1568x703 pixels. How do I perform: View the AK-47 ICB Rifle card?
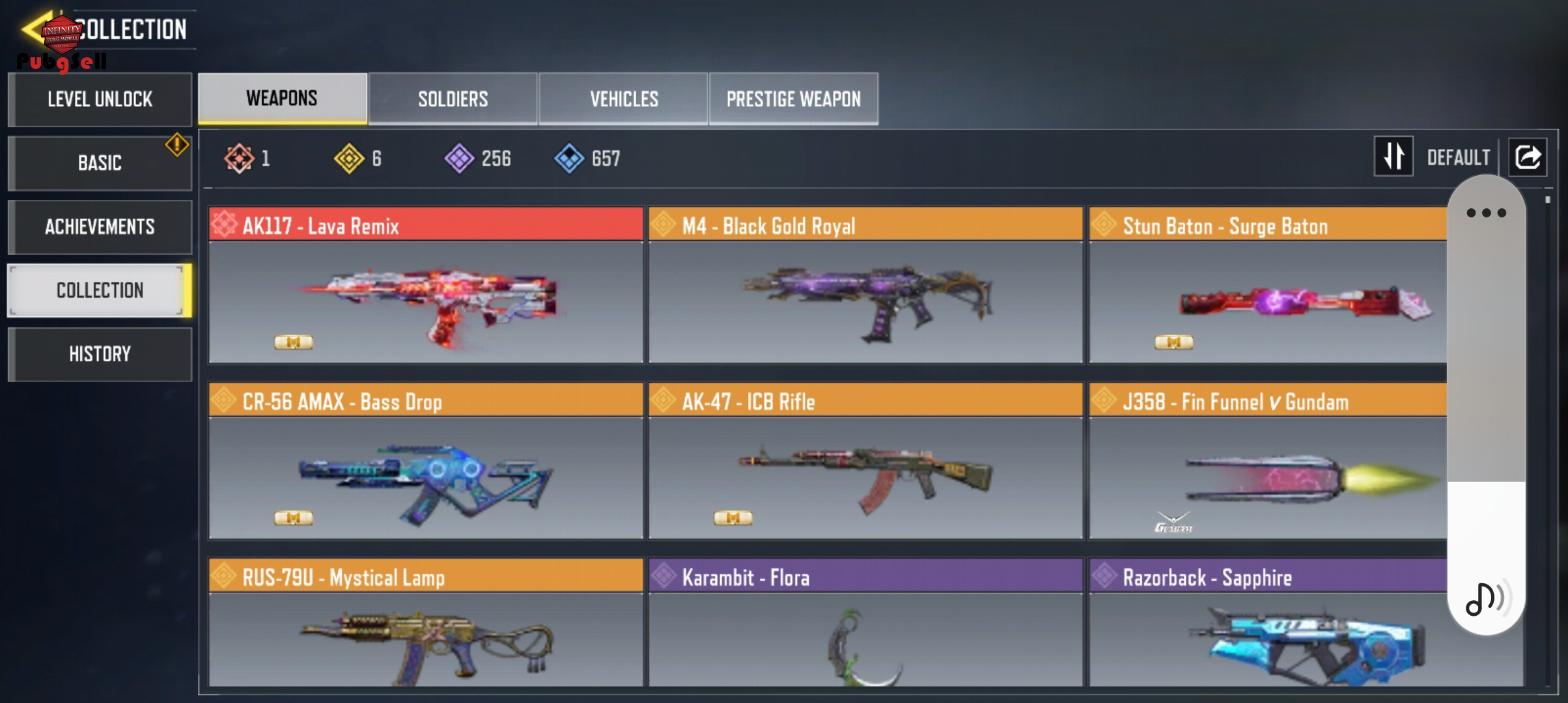click(x=865, y=461)
